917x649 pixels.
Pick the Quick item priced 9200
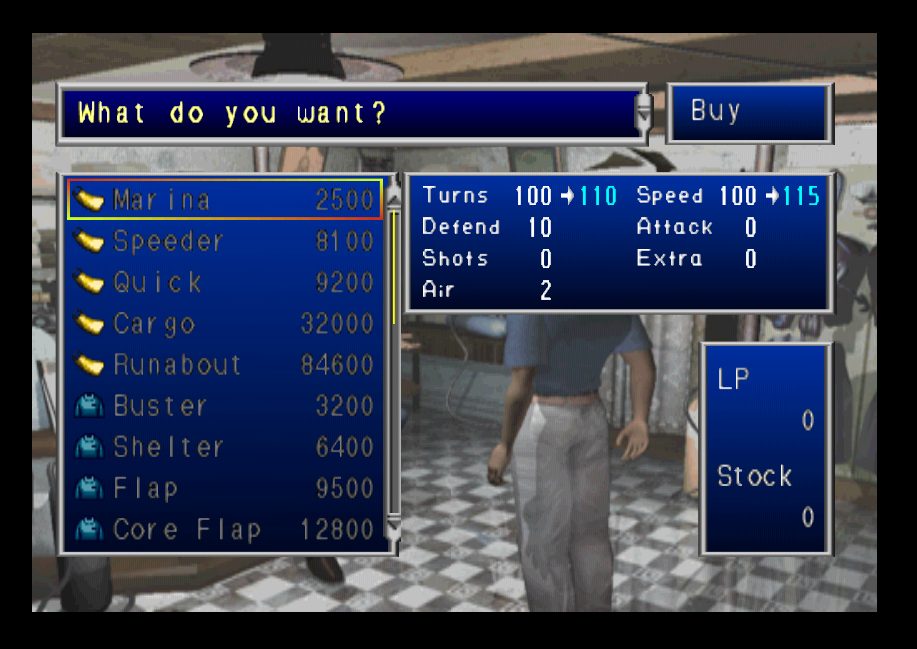[225, 283]
